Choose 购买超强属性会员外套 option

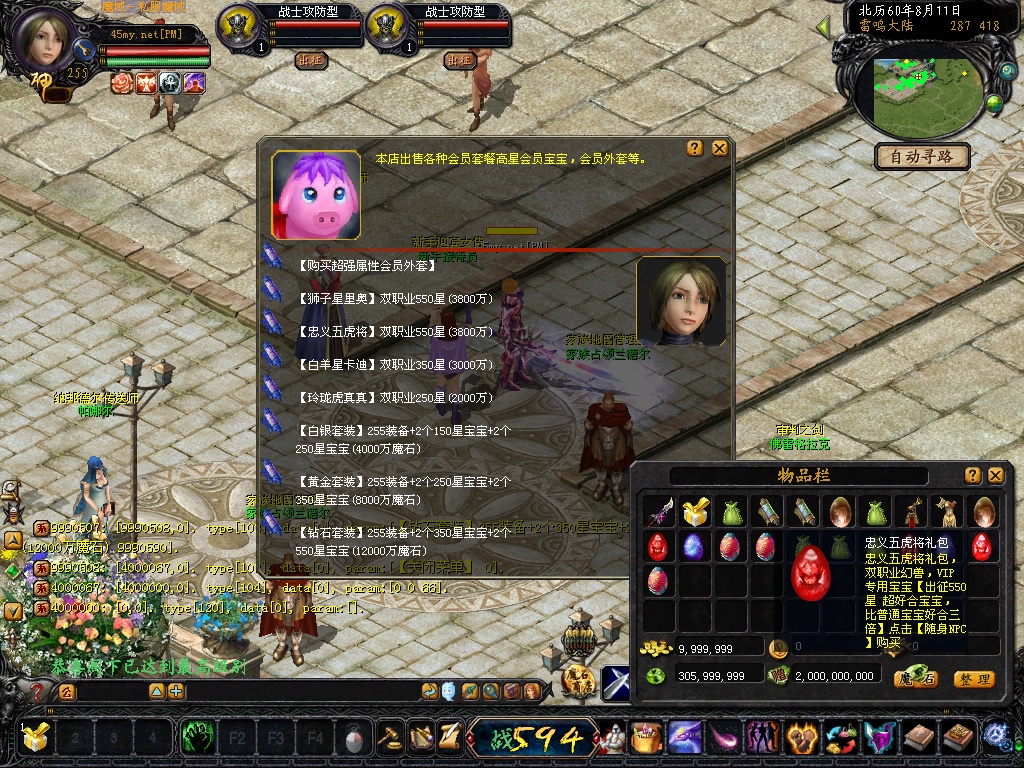[367, 266]
